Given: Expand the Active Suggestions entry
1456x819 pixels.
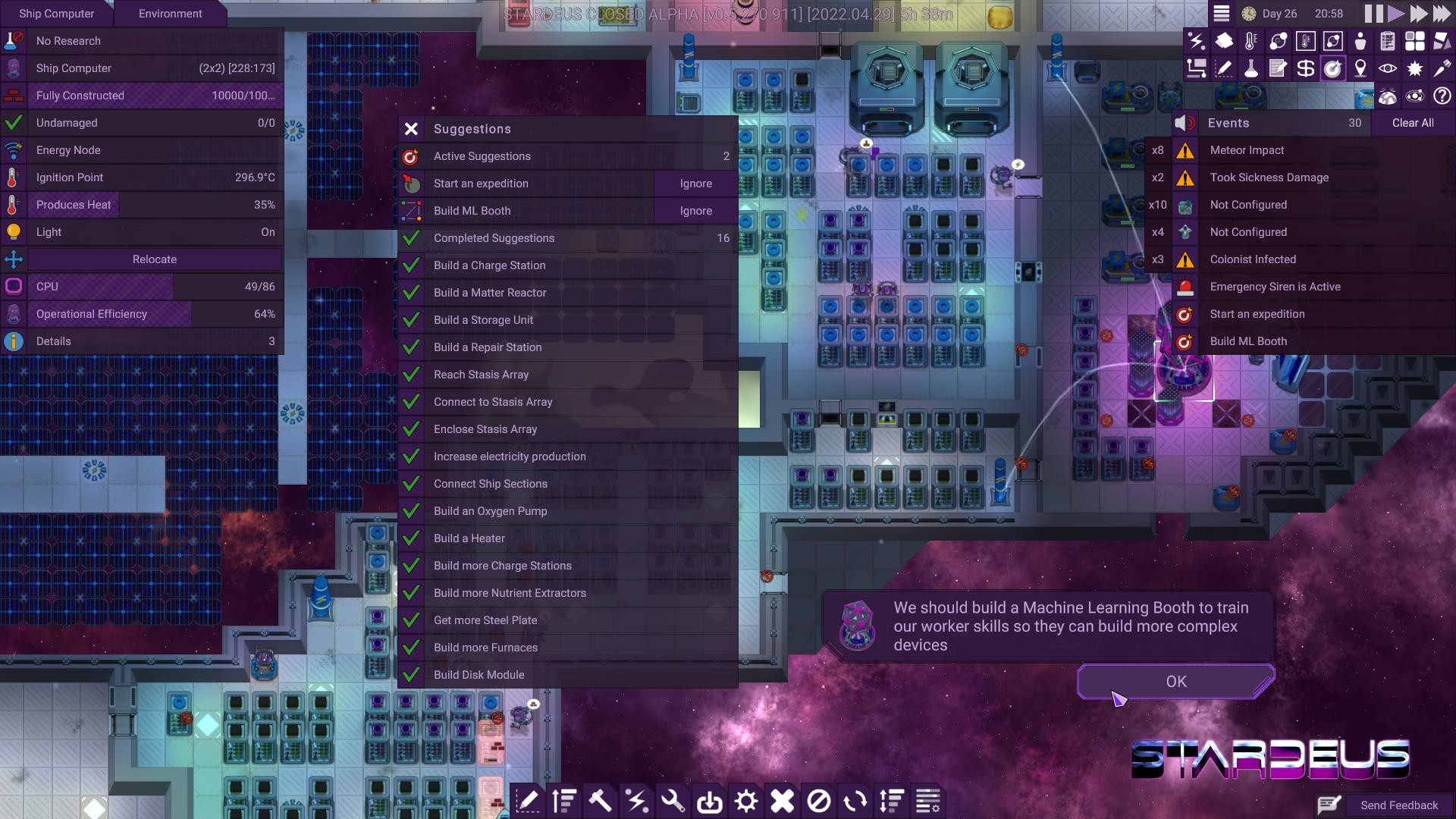Looking at the screenshot, I should click(x=567, y=156).
